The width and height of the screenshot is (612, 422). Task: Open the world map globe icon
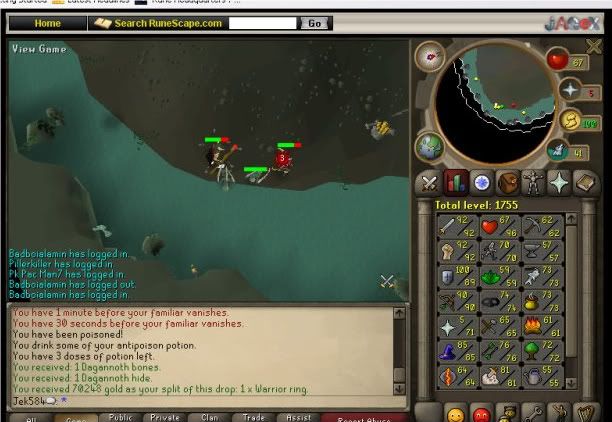tap(430, 146)
